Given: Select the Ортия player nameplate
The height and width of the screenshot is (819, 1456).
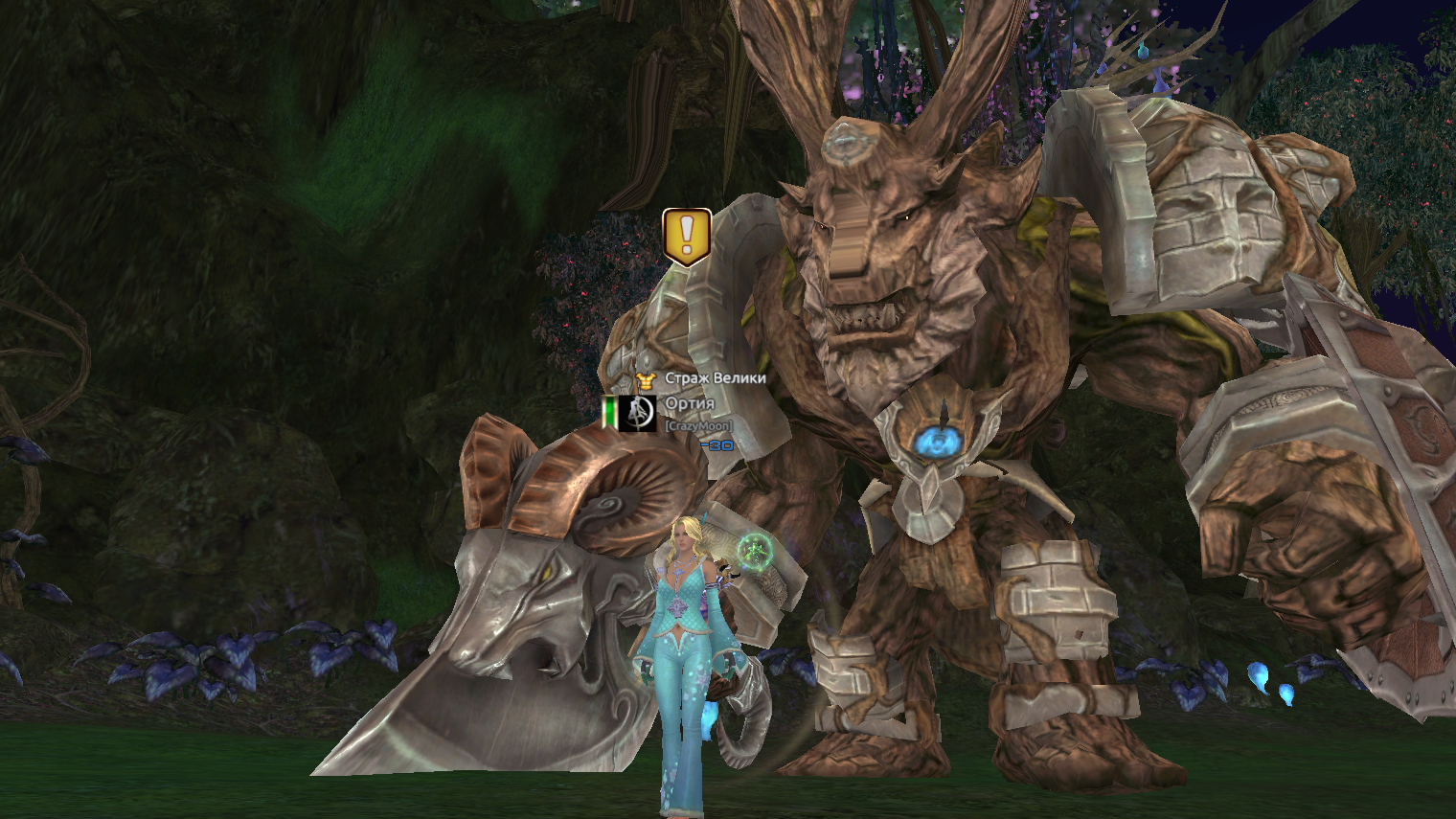Looking at the screenshot, I should [690, 403].
